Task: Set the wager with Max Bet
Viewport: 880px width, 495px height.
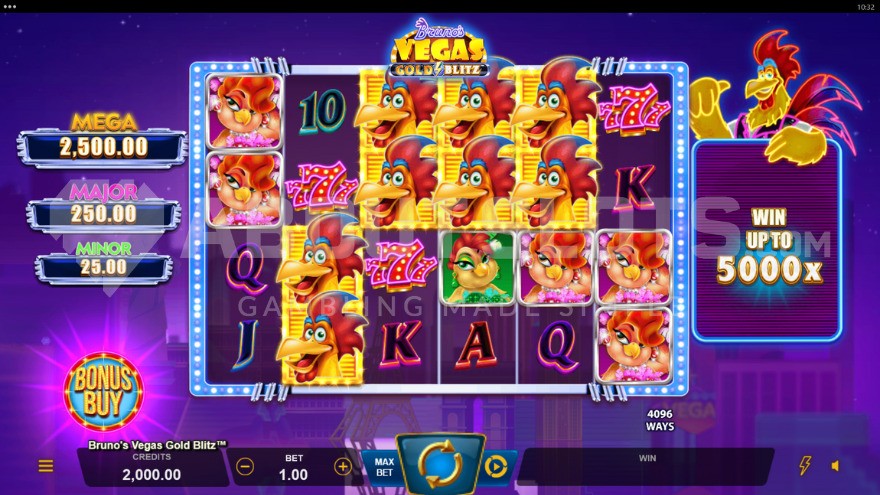Action: [384, 466]
